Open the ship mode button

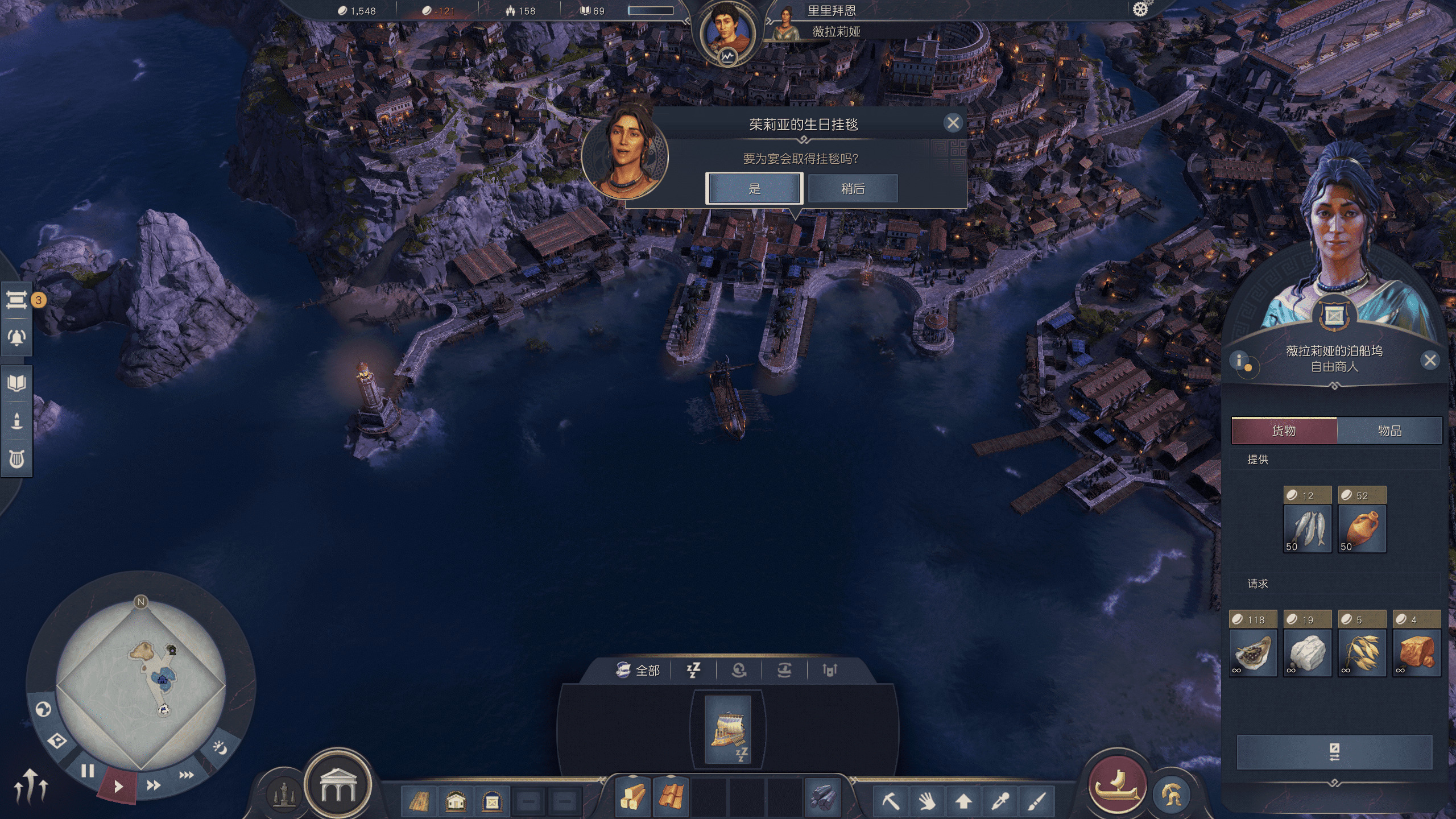coord(1117,785)
